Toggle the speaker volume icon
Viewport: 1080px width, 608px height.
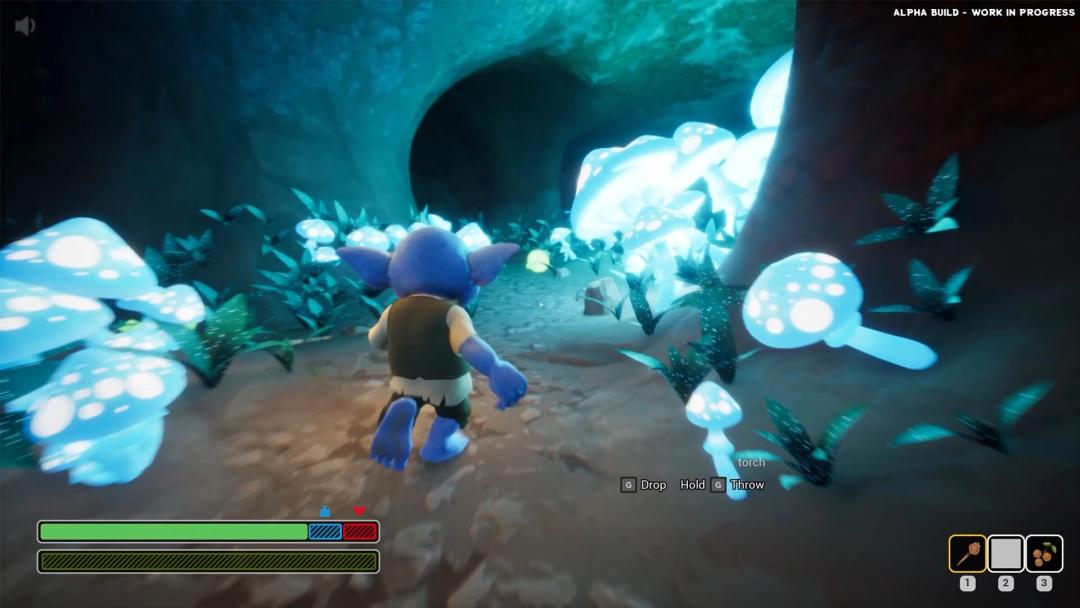[x=25, y=26]
